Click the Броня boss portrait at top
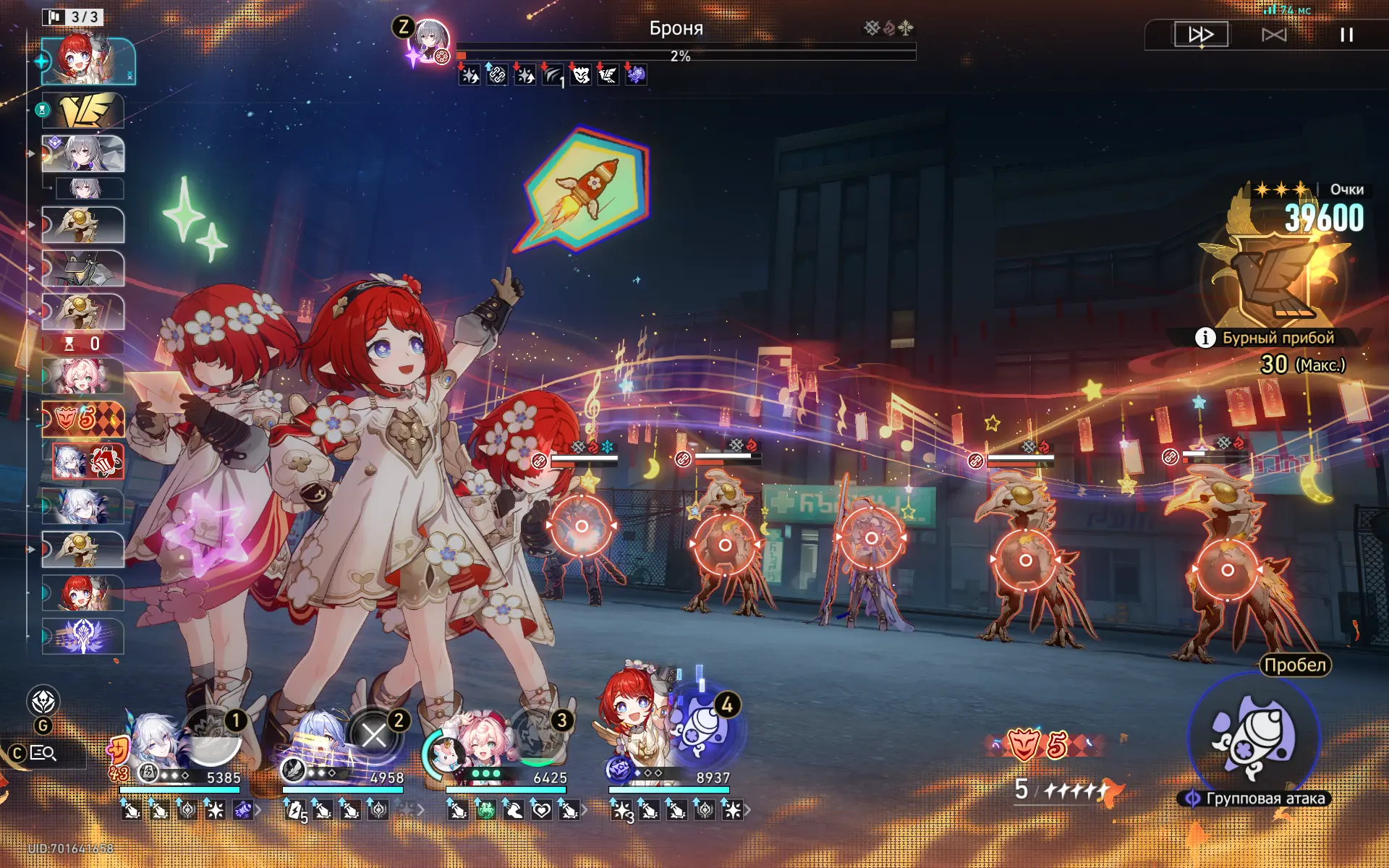The height and width of the screenshot is (868, 1389). coord(430,40)
